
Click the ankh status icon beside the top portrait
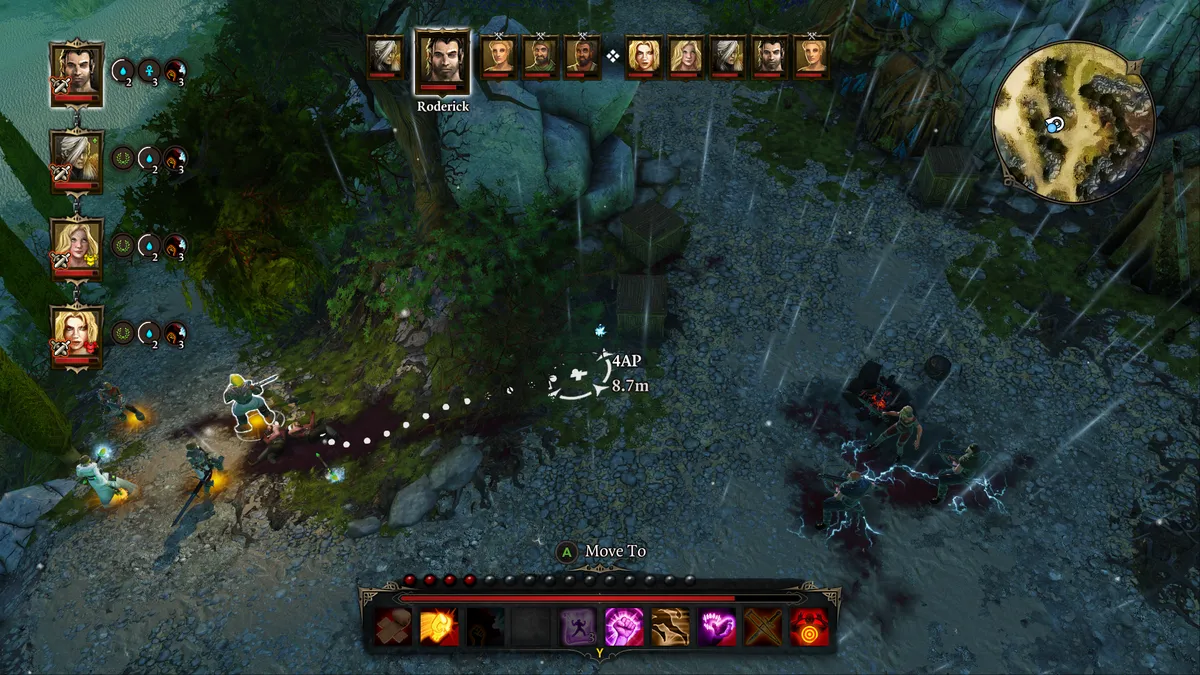pyautogui.click(x=149, y=72)
